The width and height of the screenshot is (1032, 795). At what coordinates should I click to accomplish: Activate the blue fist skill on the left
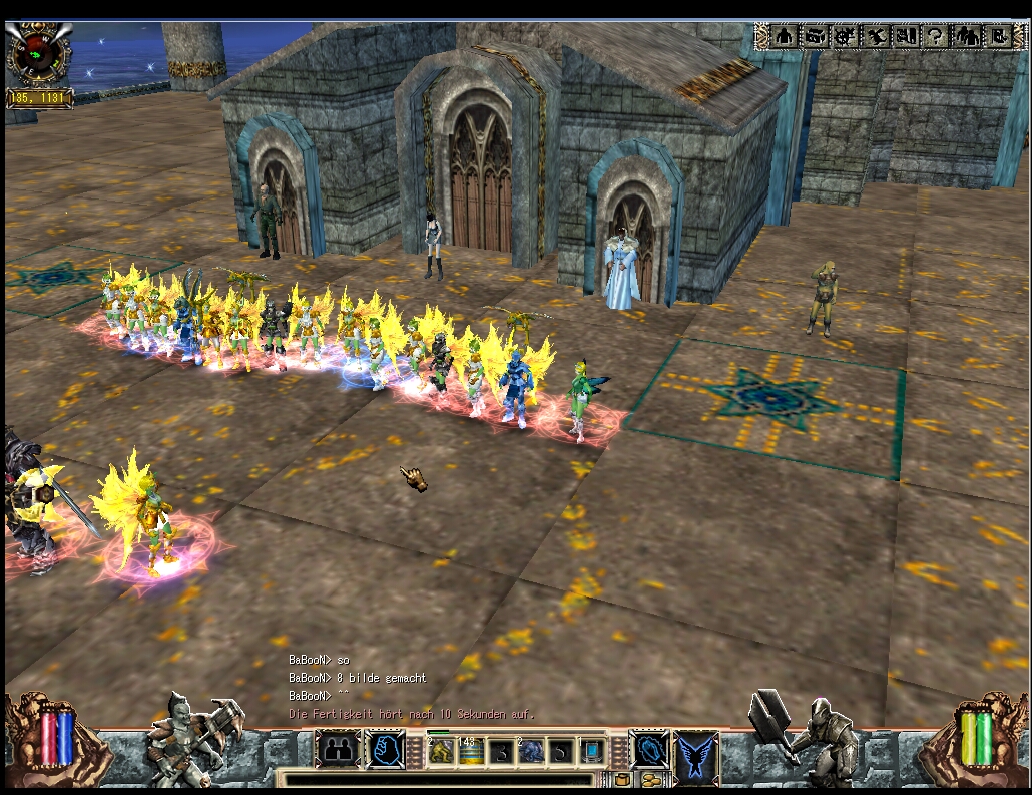coord(385,750)
